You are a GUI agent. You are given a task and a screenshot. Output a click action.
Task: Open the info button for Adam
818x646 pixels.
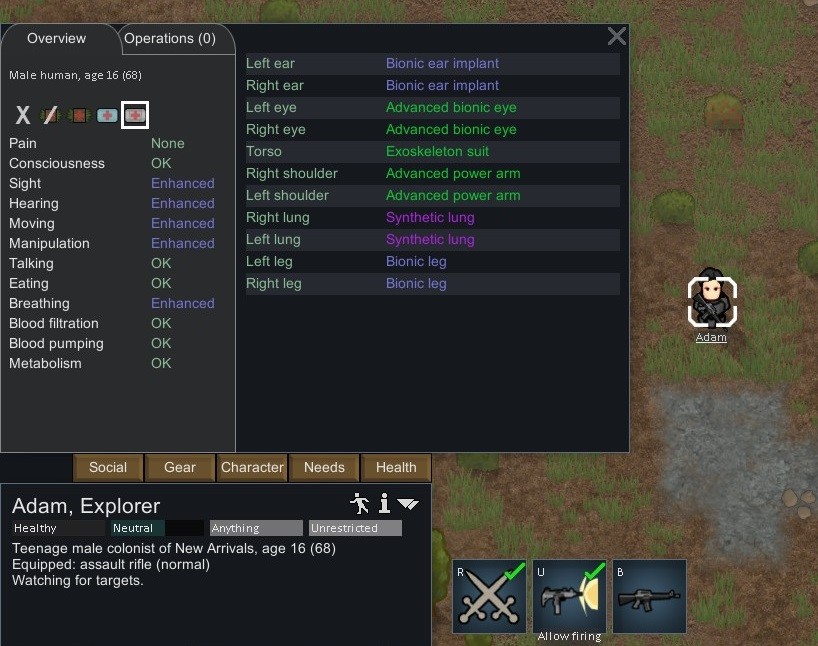(x=384, y=503)
